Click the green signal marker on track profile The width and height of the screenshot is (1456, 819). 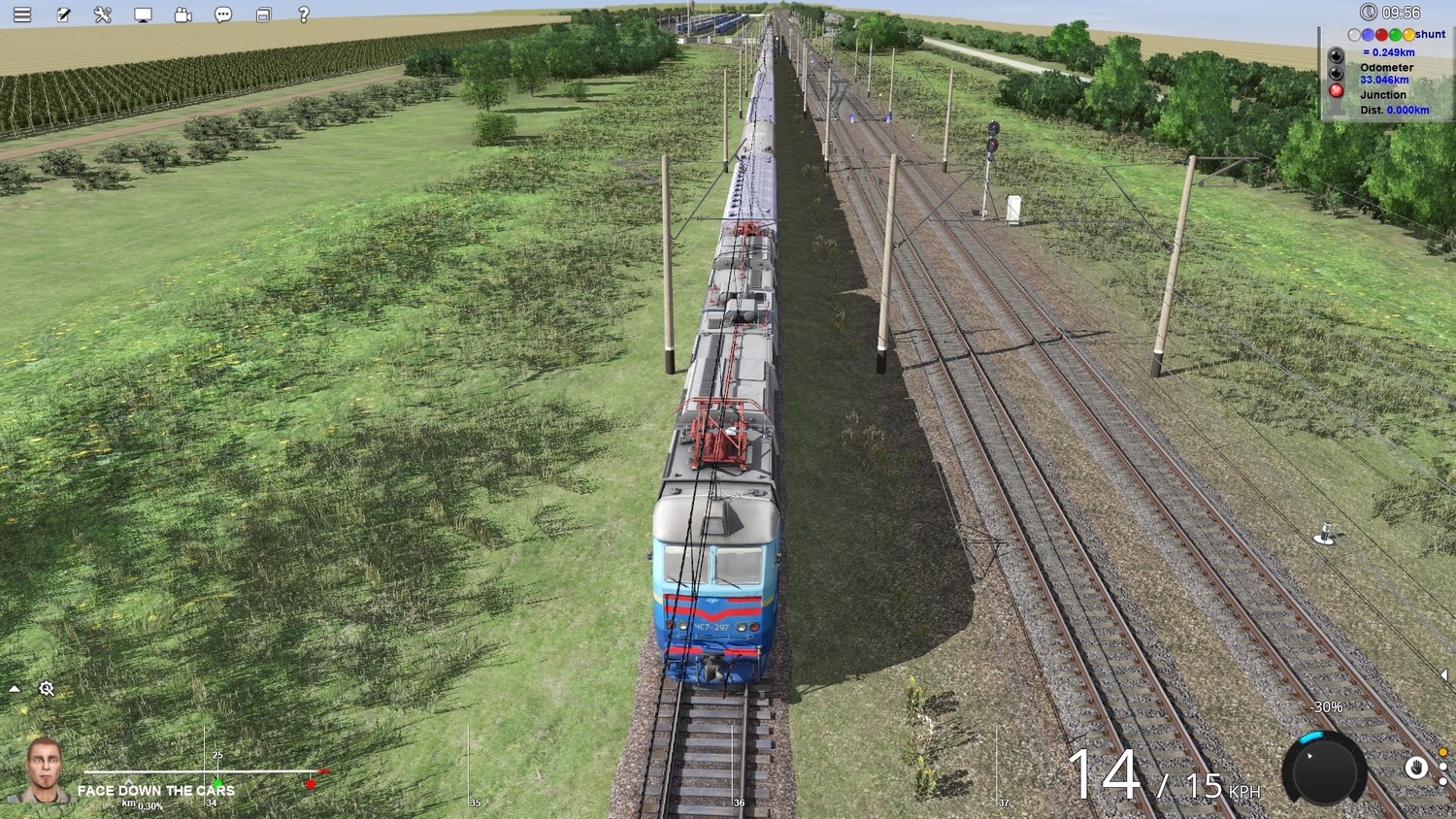pyautogui.click(x=217, y=783)
